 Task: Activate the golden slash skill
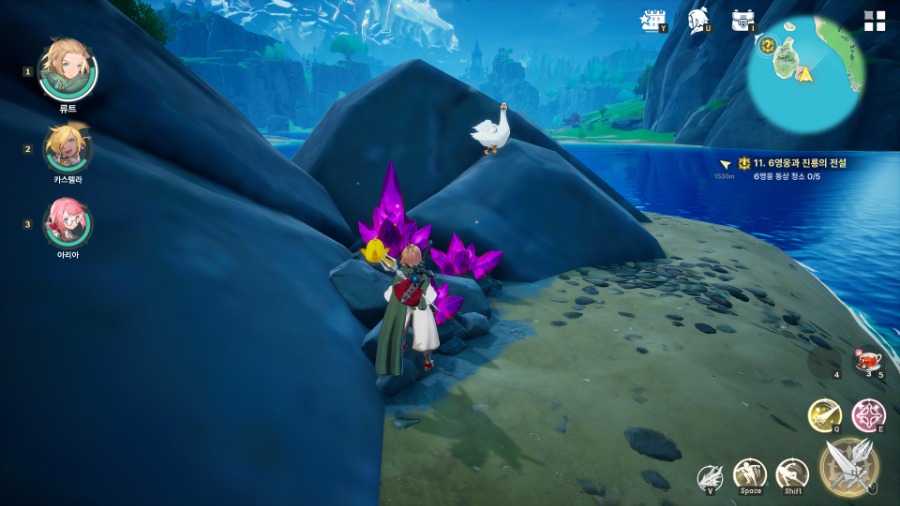(824, 414)
